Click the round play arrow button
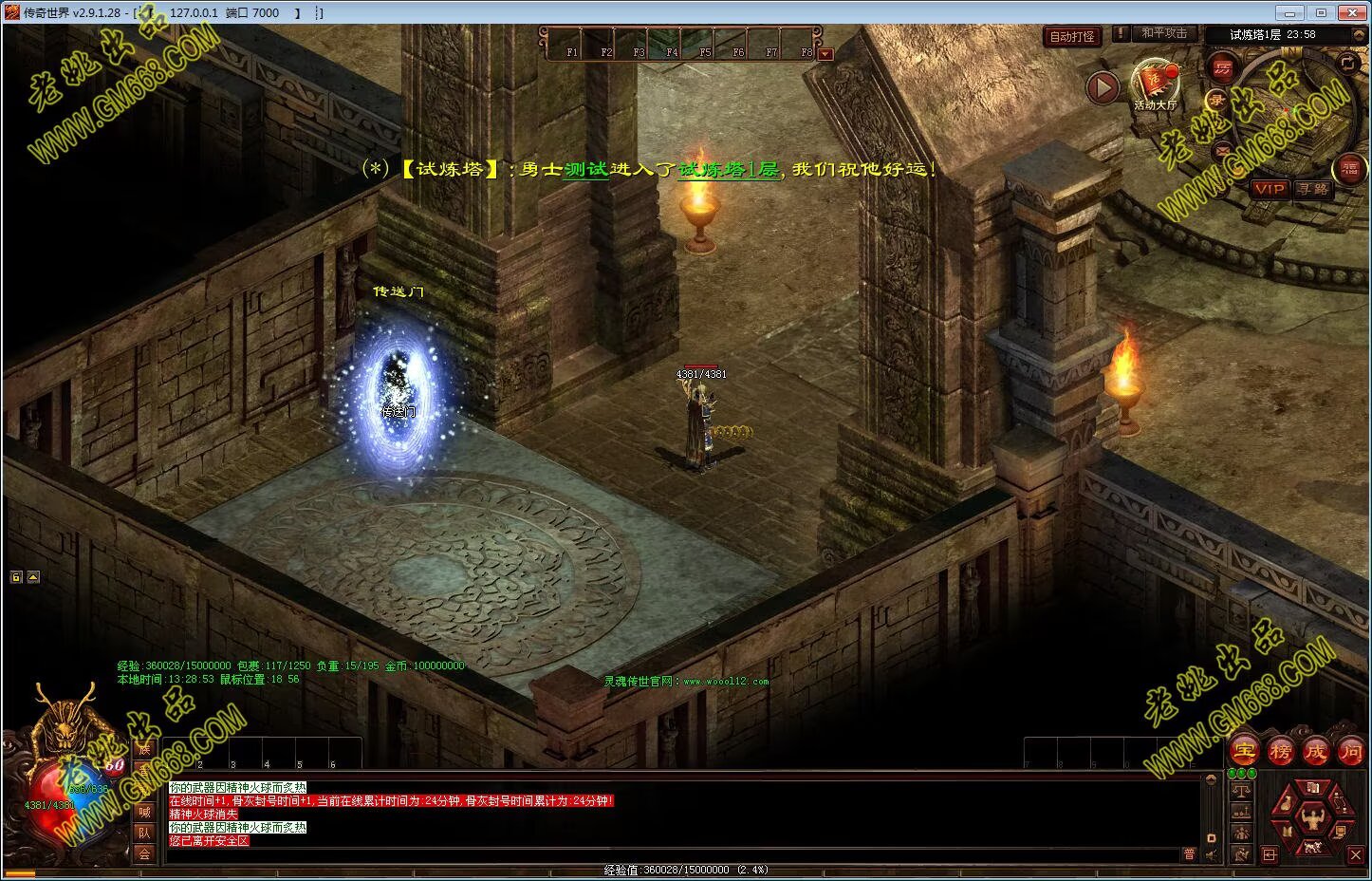The width and height of the screenshot is (1372, 881). [1103, 88]
